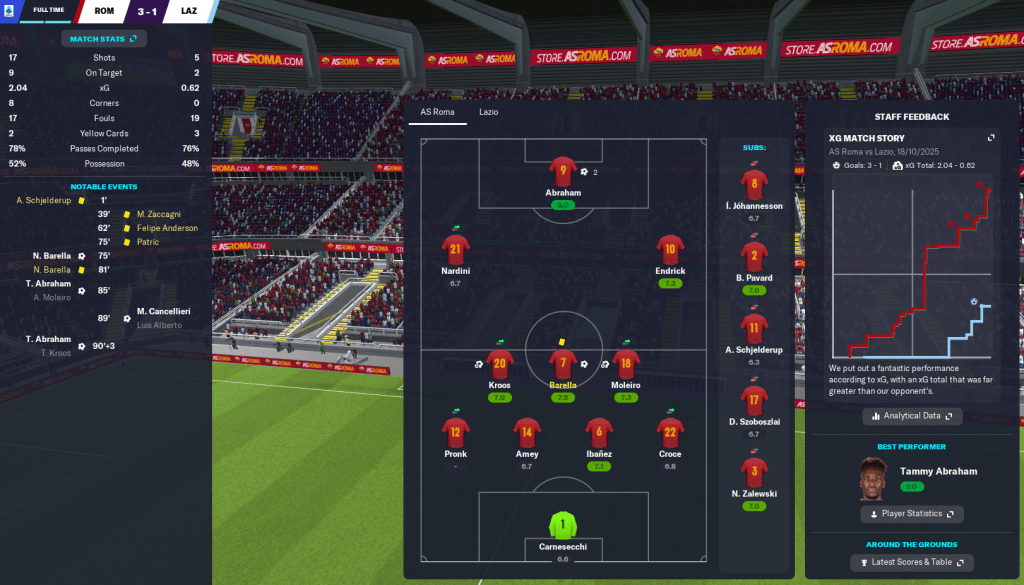Click substitute B. Pavard
Screen dimensions: 1024x585
pyautogui.click(x=754, y=256)
